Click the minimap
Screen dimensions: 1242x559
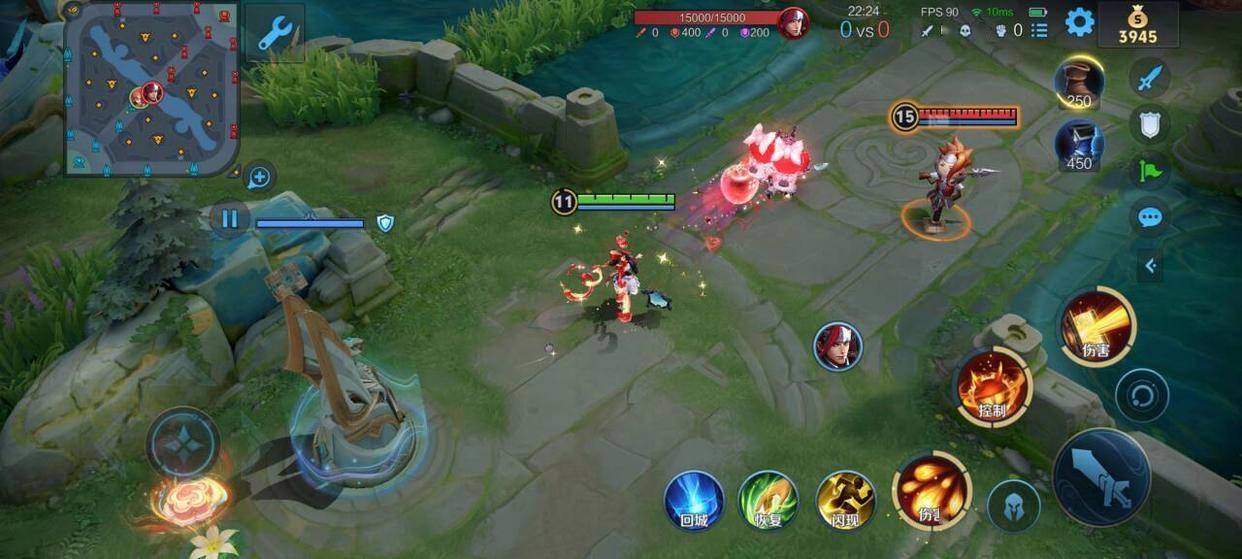click(151, 89)
